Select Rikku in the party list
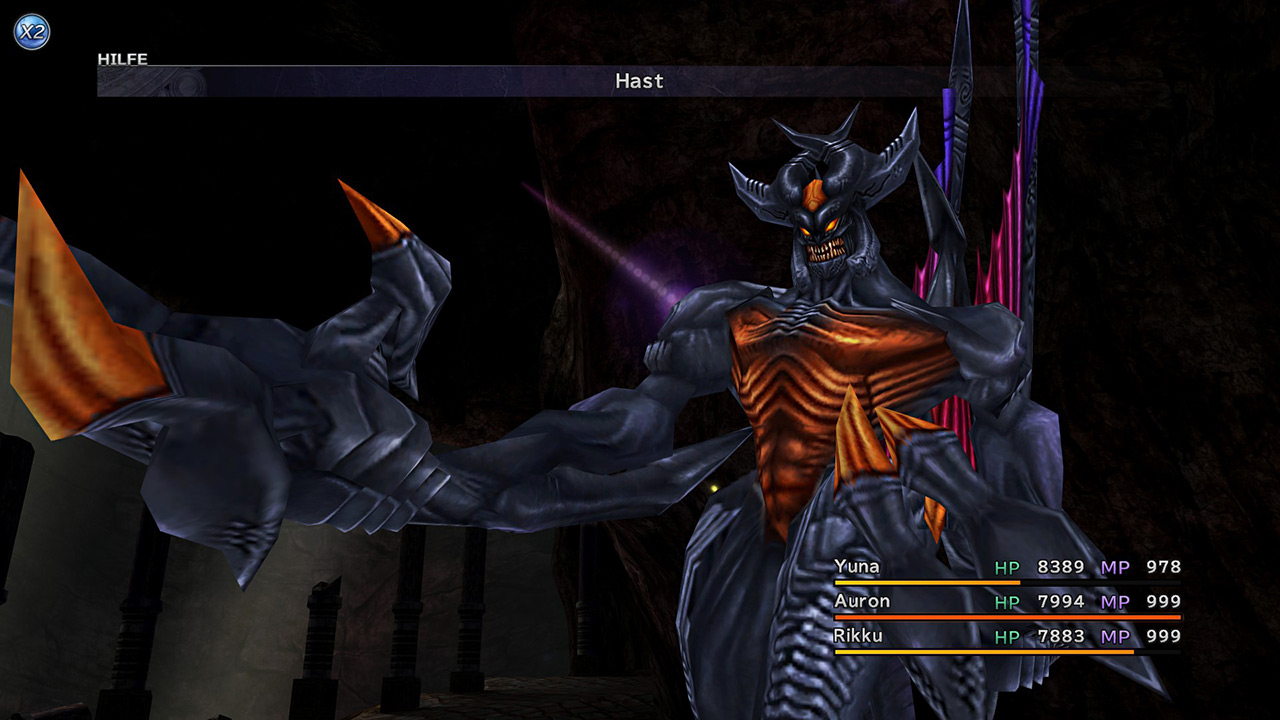Viewport: 1280px width, 720px height. 858,635
